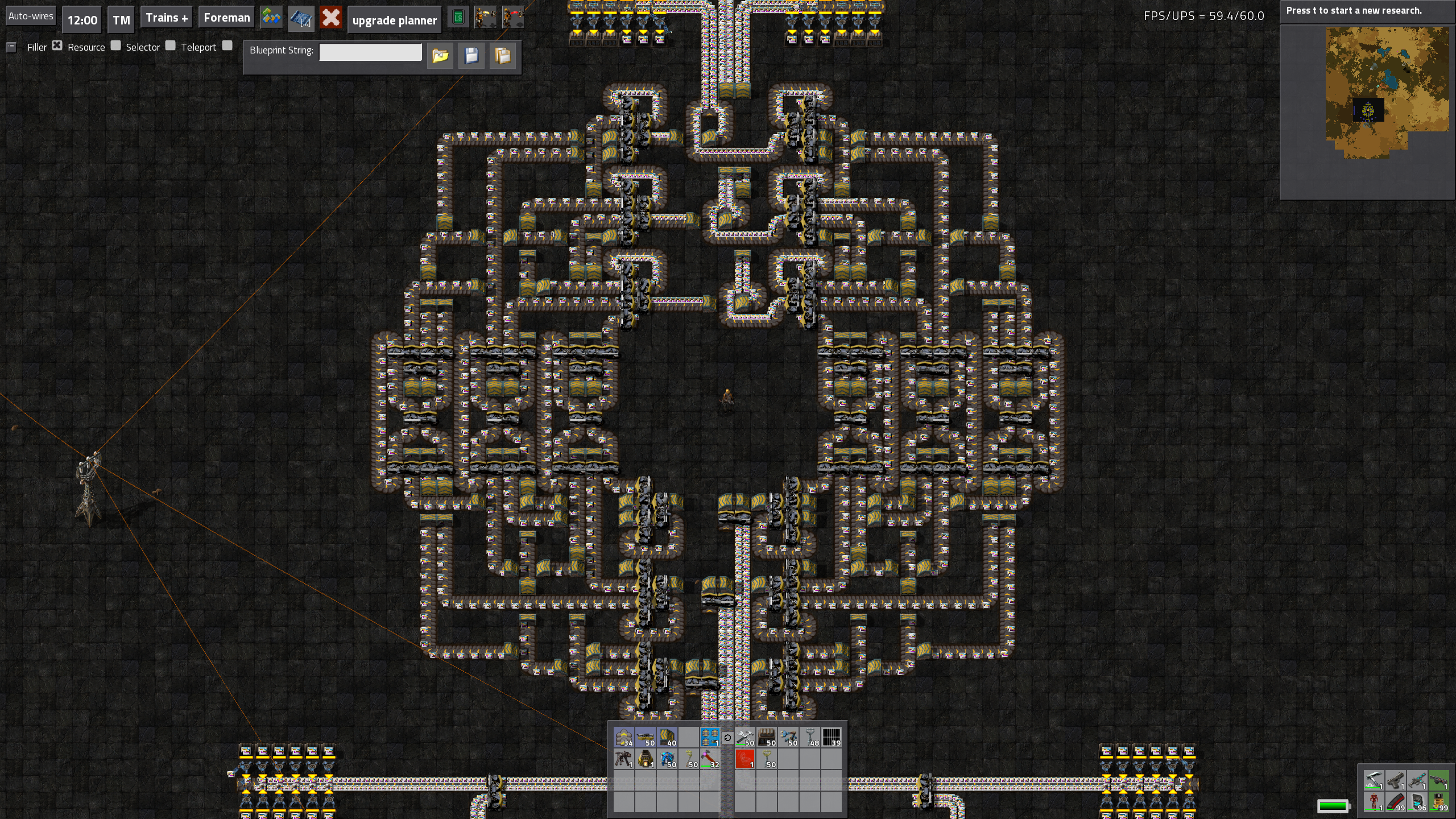This screenshot has height=819, width=1456.
Task: Click the red armor suit slot
Action: coord(1374,802)
